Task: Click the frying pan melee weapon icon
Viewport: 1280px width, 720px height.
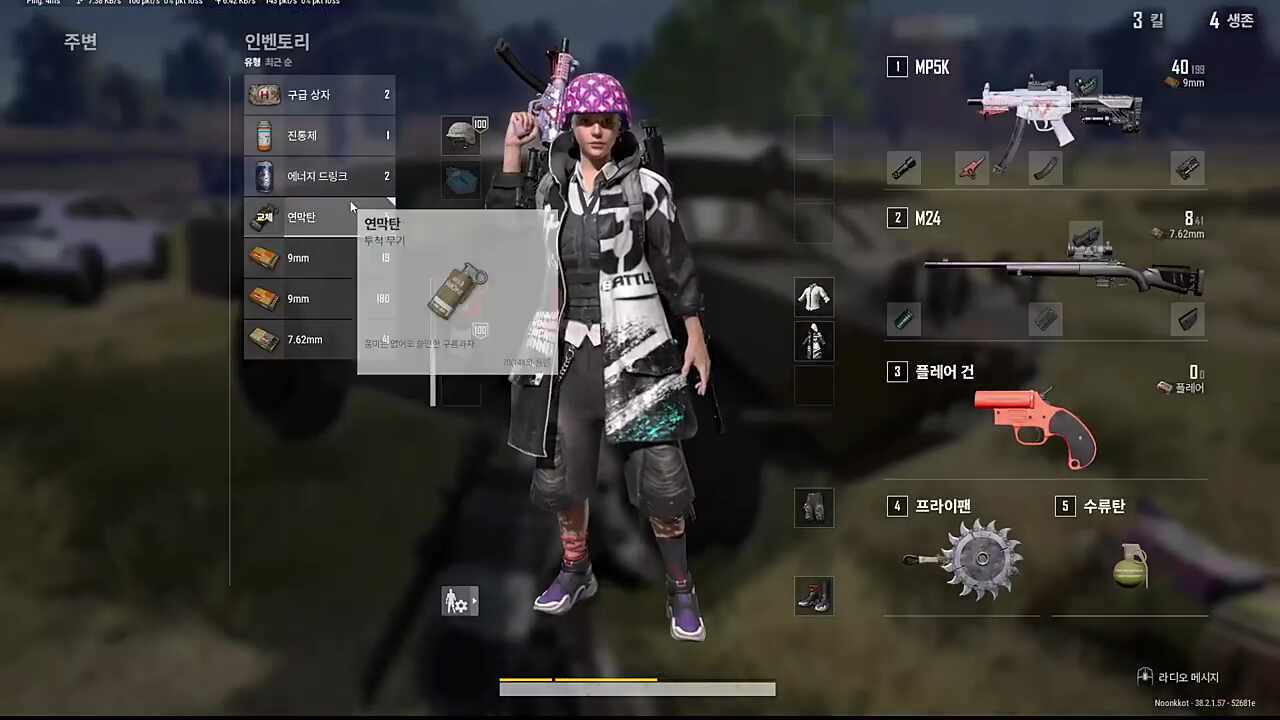Action: pos(983,558)
